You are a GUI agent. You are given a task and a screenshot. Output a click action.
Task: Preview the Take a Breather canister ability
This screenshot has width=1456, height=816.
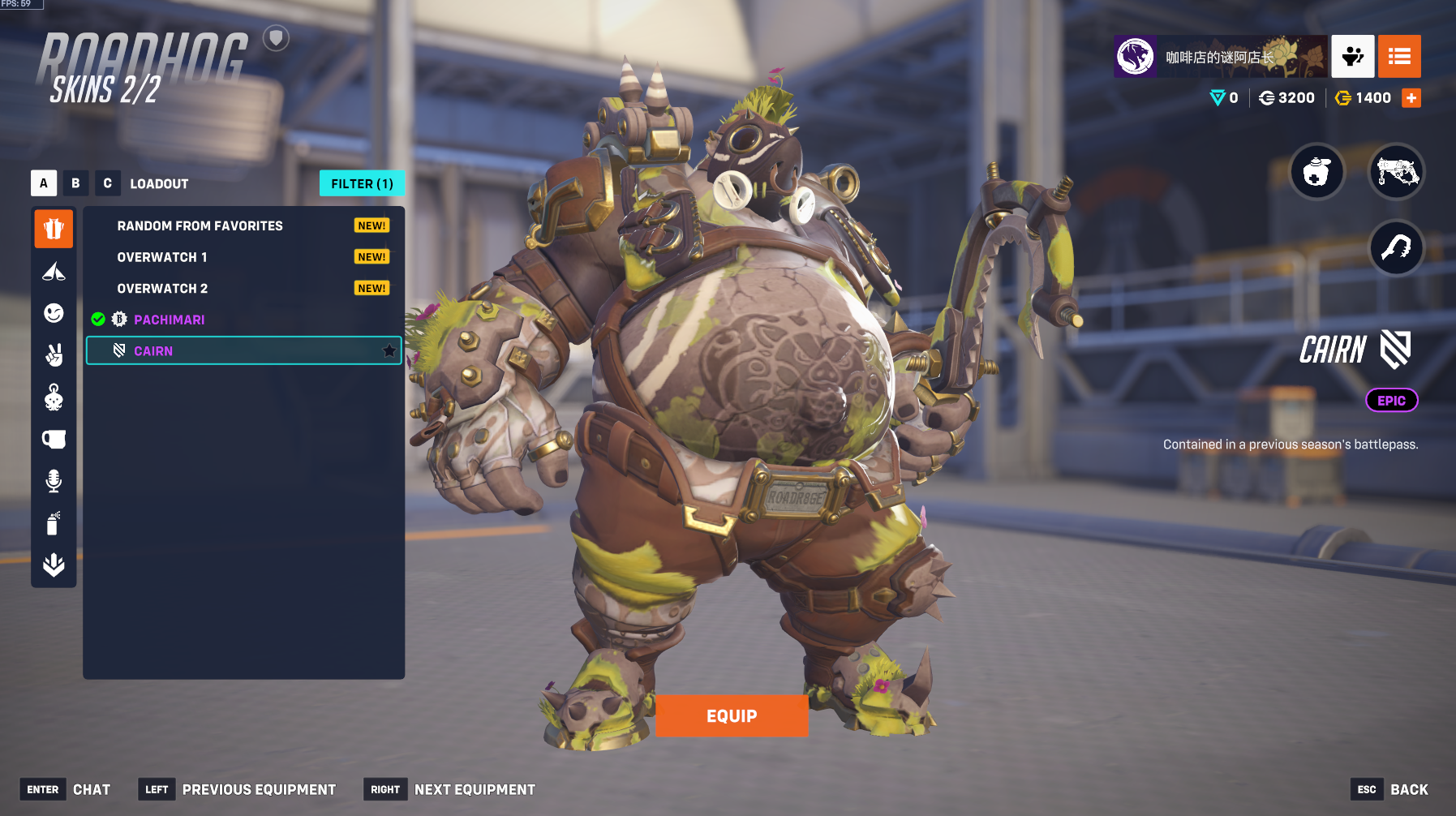click(x=1316, y=172)
